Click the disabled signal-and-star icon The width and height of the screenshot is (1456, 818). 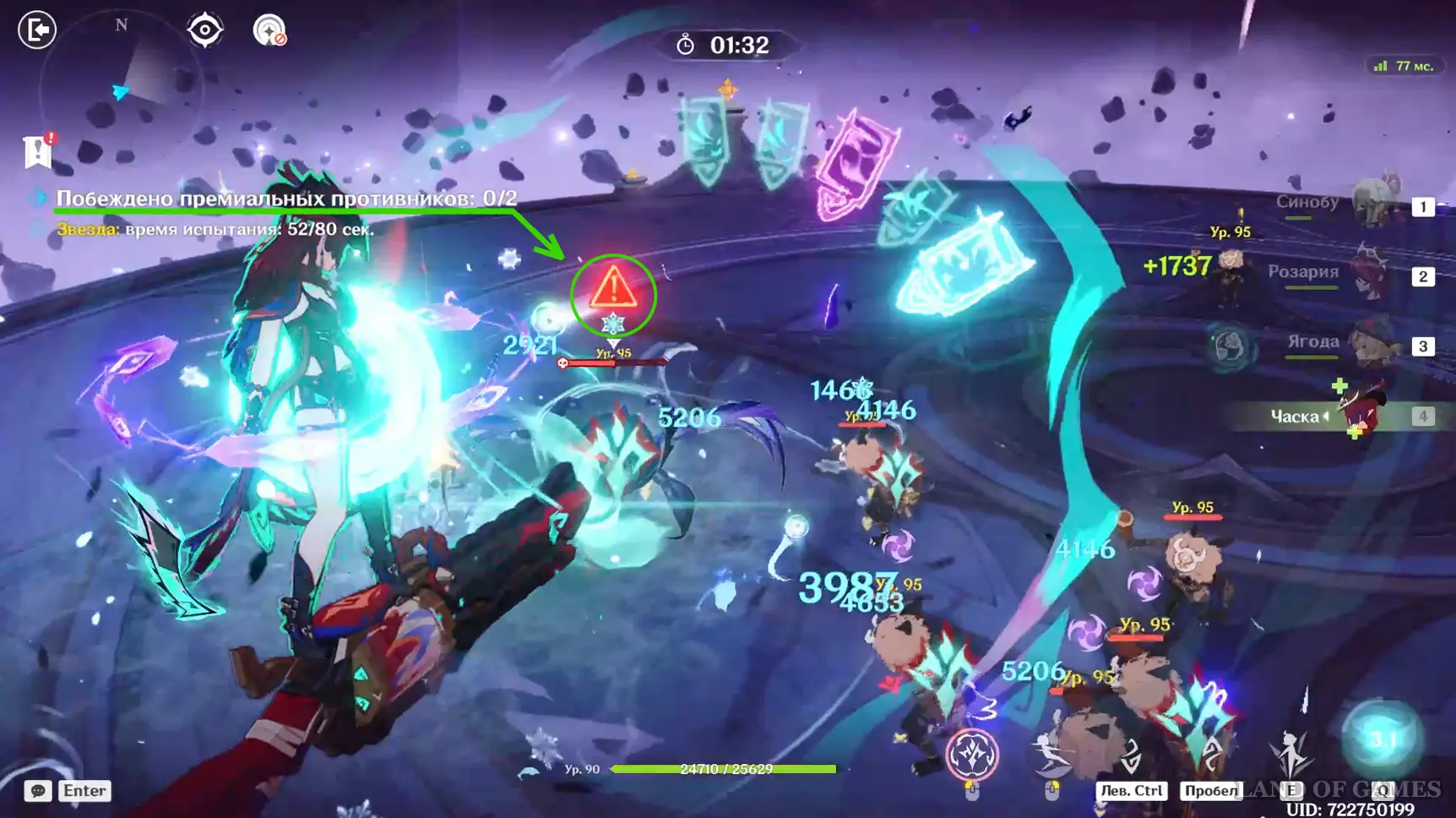(x=269, y=31)
